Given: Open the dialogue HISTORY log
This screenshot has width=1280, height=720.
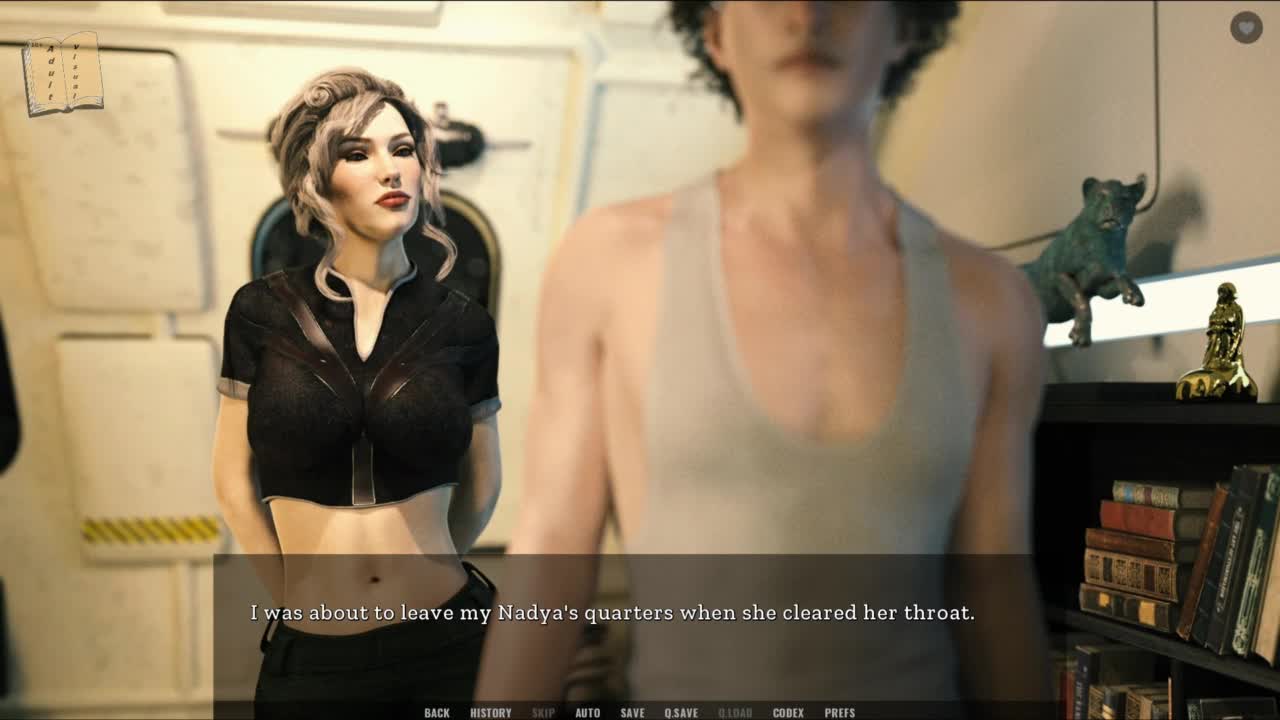Looking at the screenshot, I should [490, 713].
